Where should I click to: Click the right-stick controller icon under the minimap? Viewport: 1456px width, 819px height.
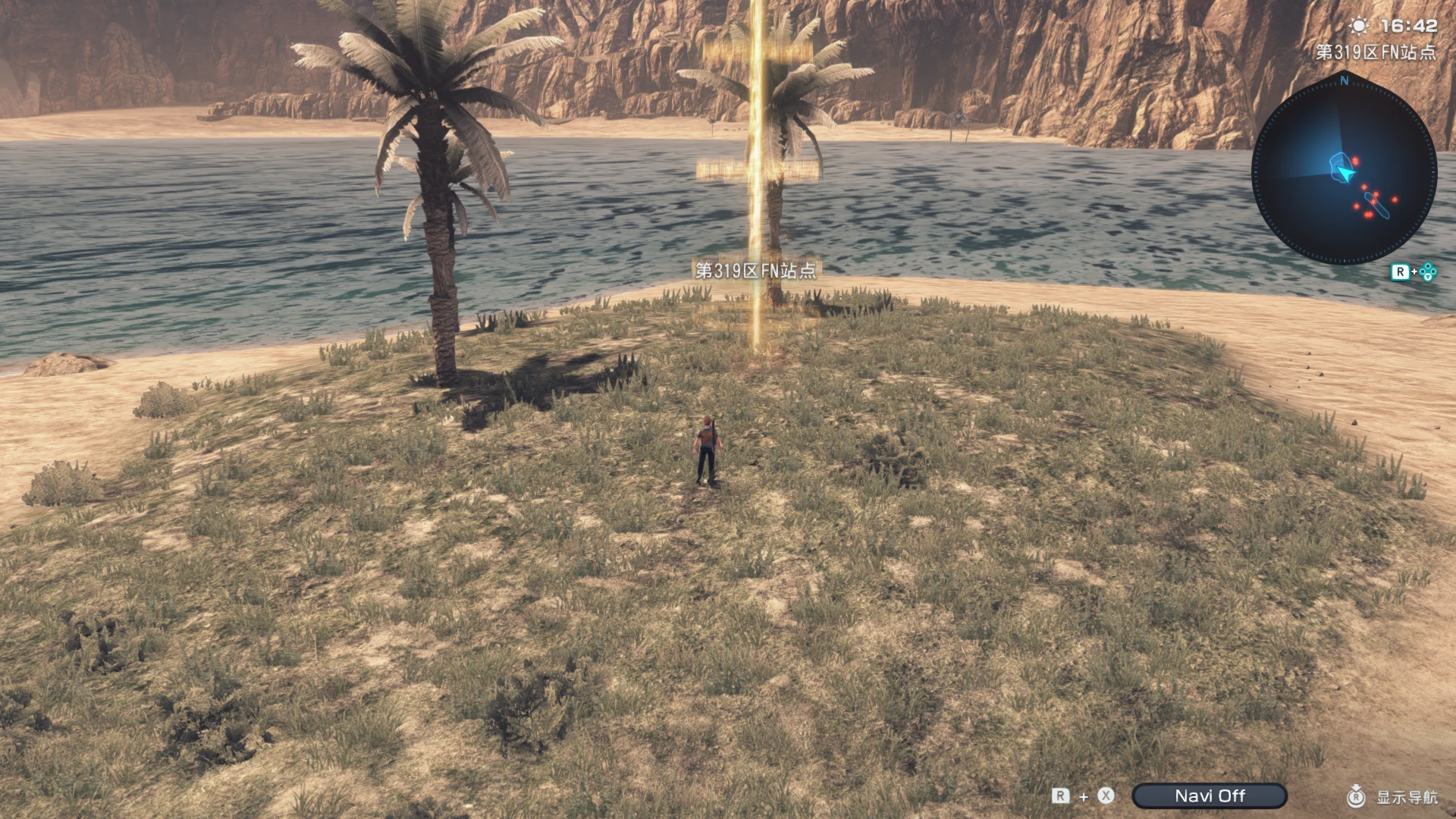1429,271
